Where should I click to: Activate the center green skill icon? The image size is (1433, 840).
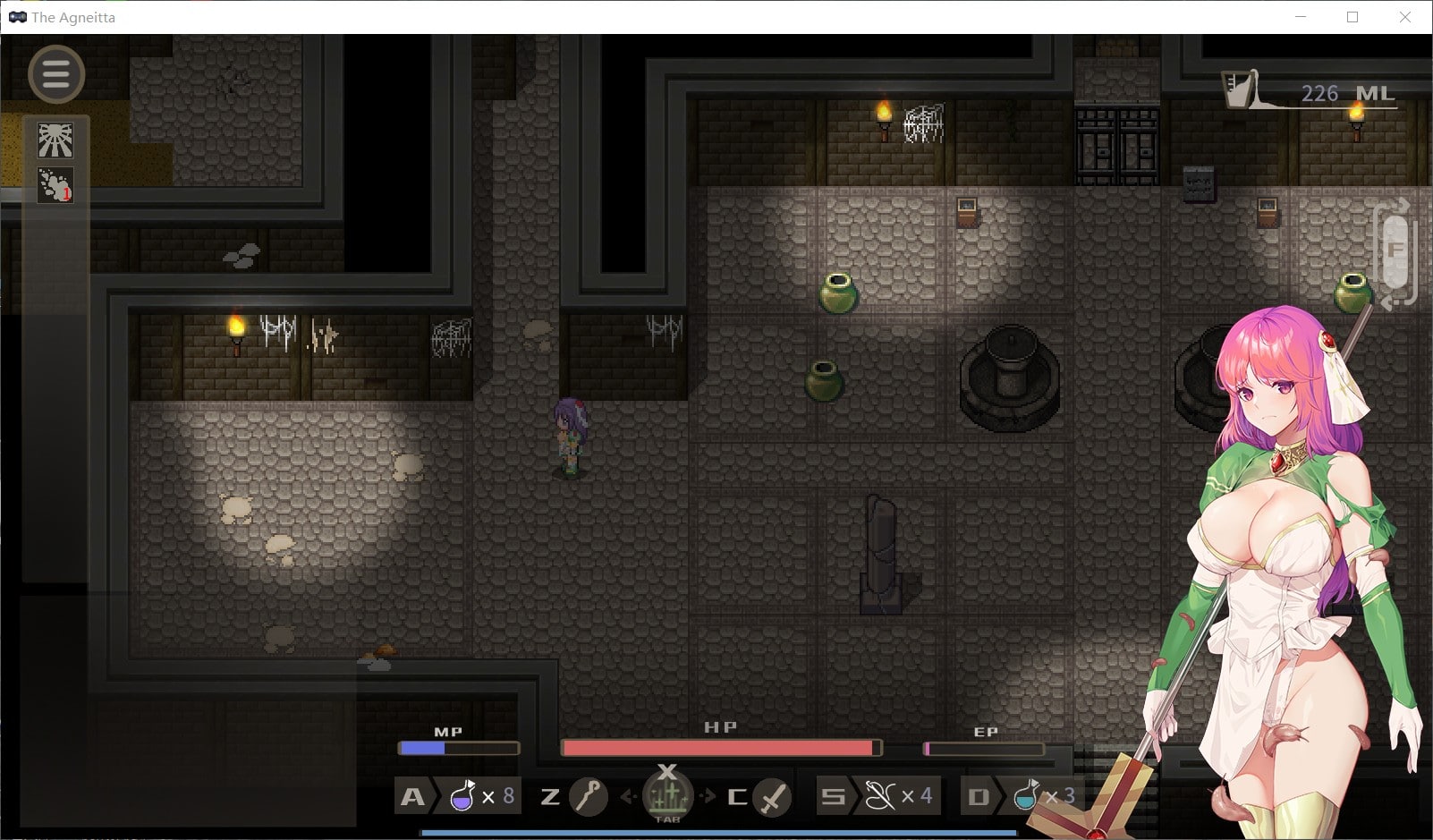pos(667,794)
